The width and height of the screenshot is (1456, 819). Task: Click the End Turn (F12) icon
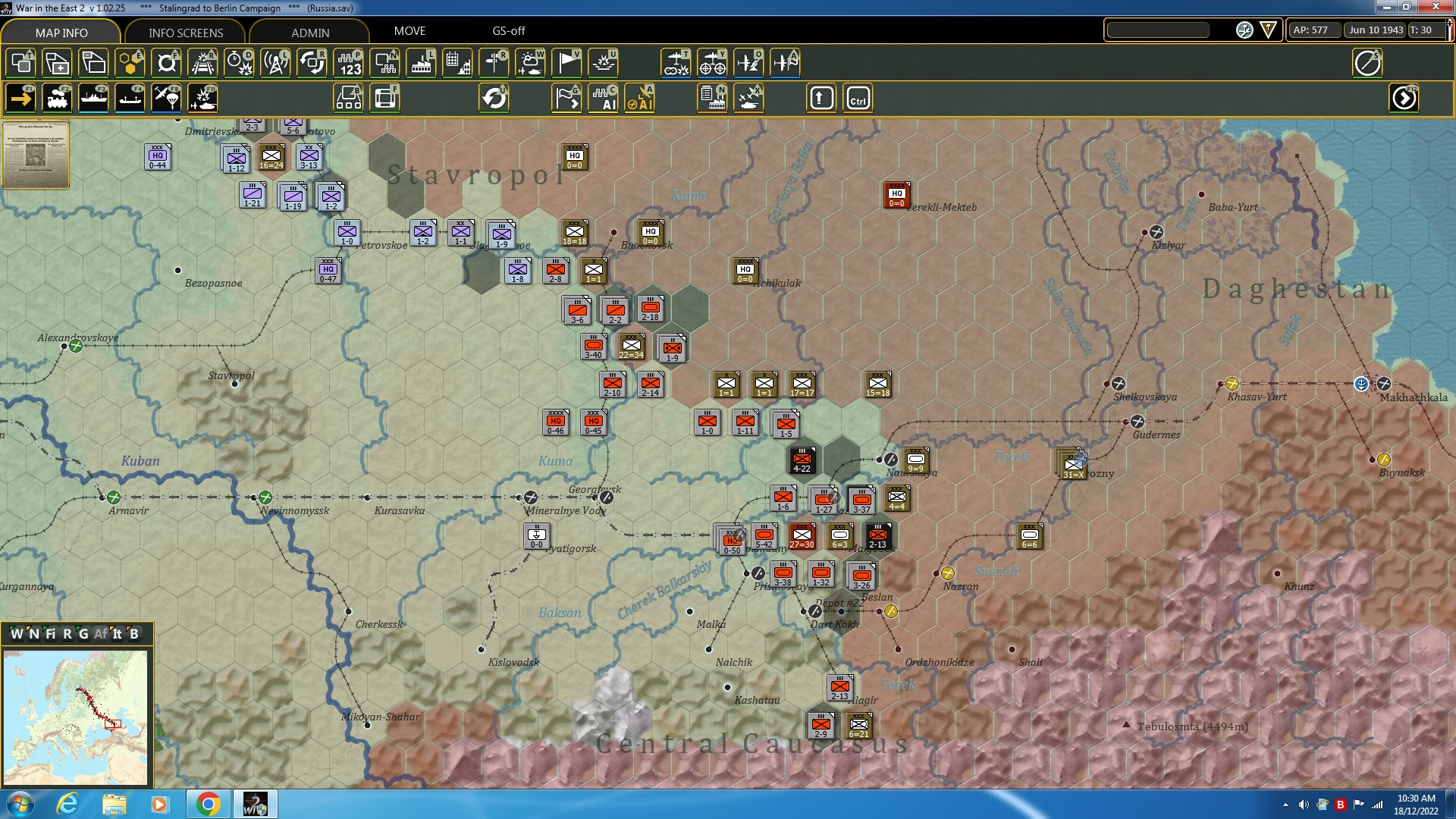(1404, 98)
